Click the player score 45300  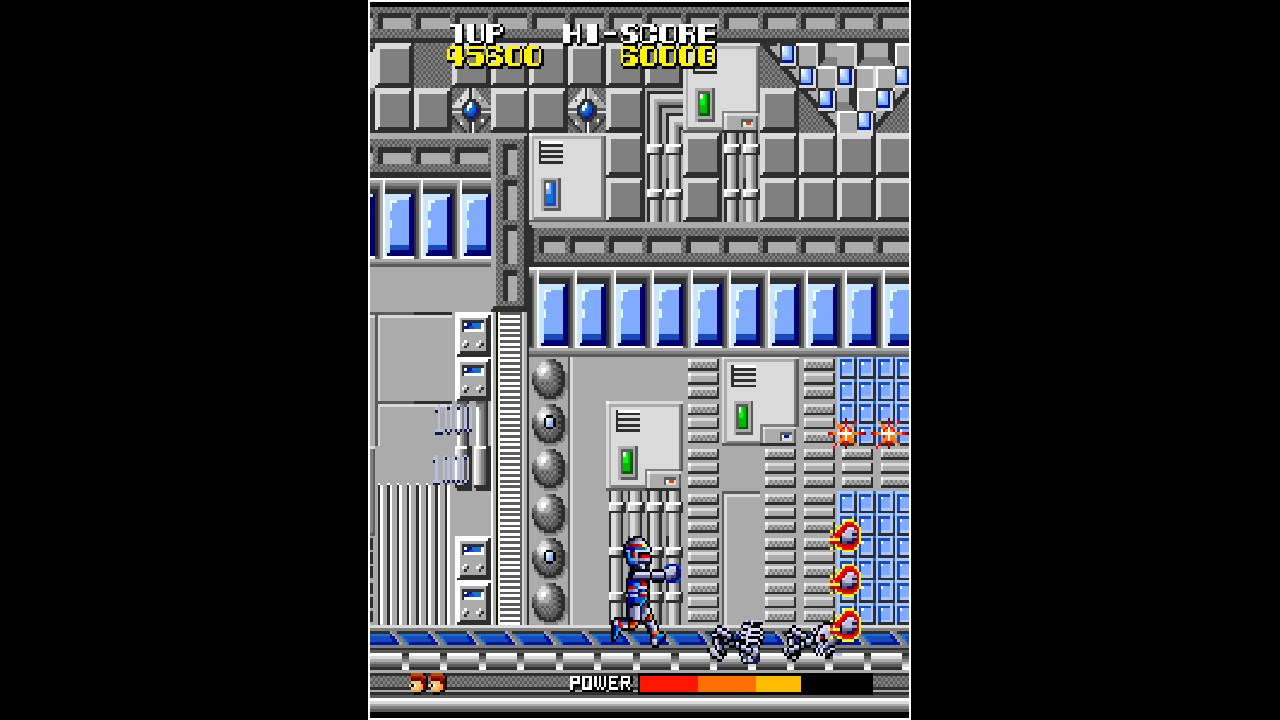(493, 57)
